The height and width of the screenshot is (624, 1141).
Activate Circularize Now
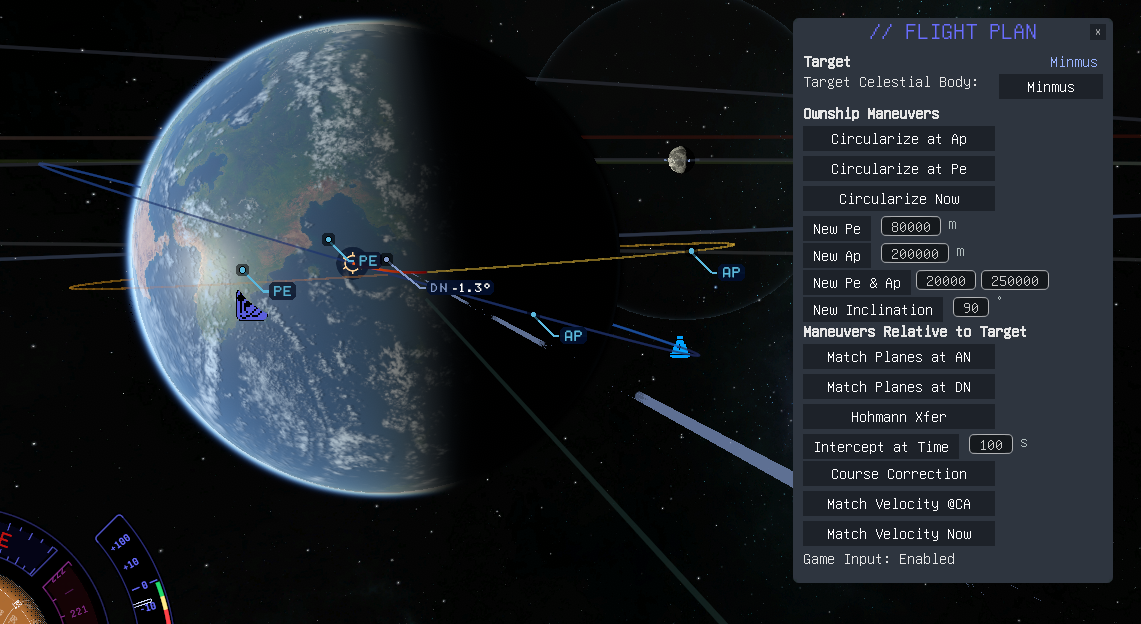click(x=898, y=199)
